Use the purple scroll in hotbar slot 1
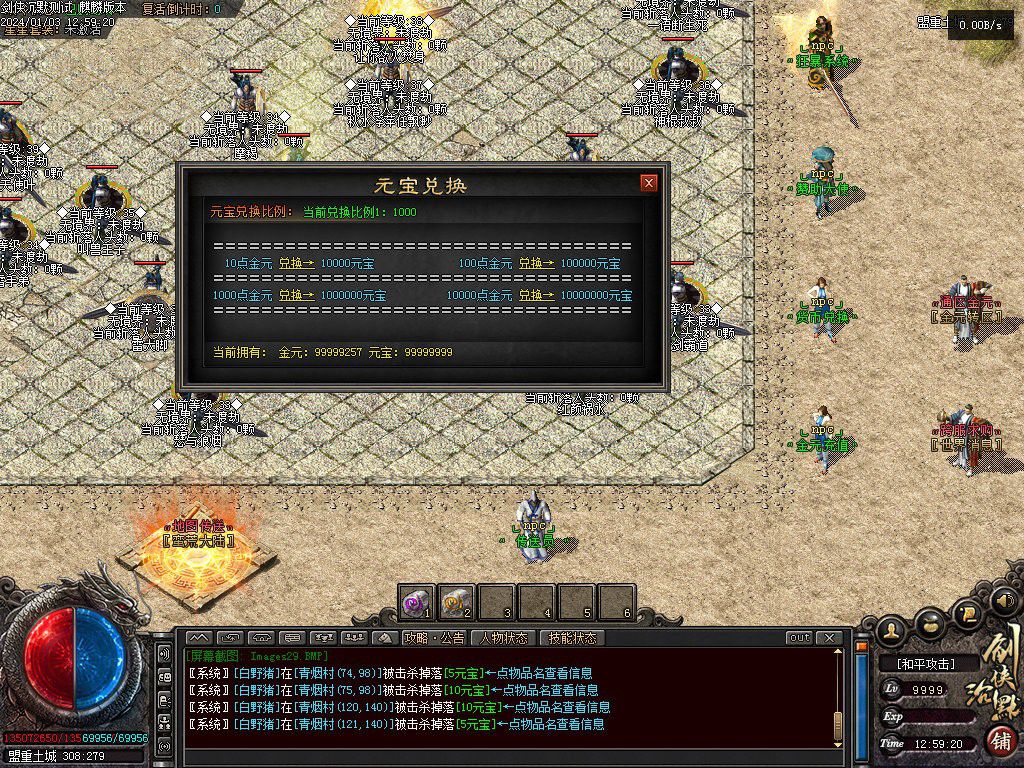 point(416,602)
